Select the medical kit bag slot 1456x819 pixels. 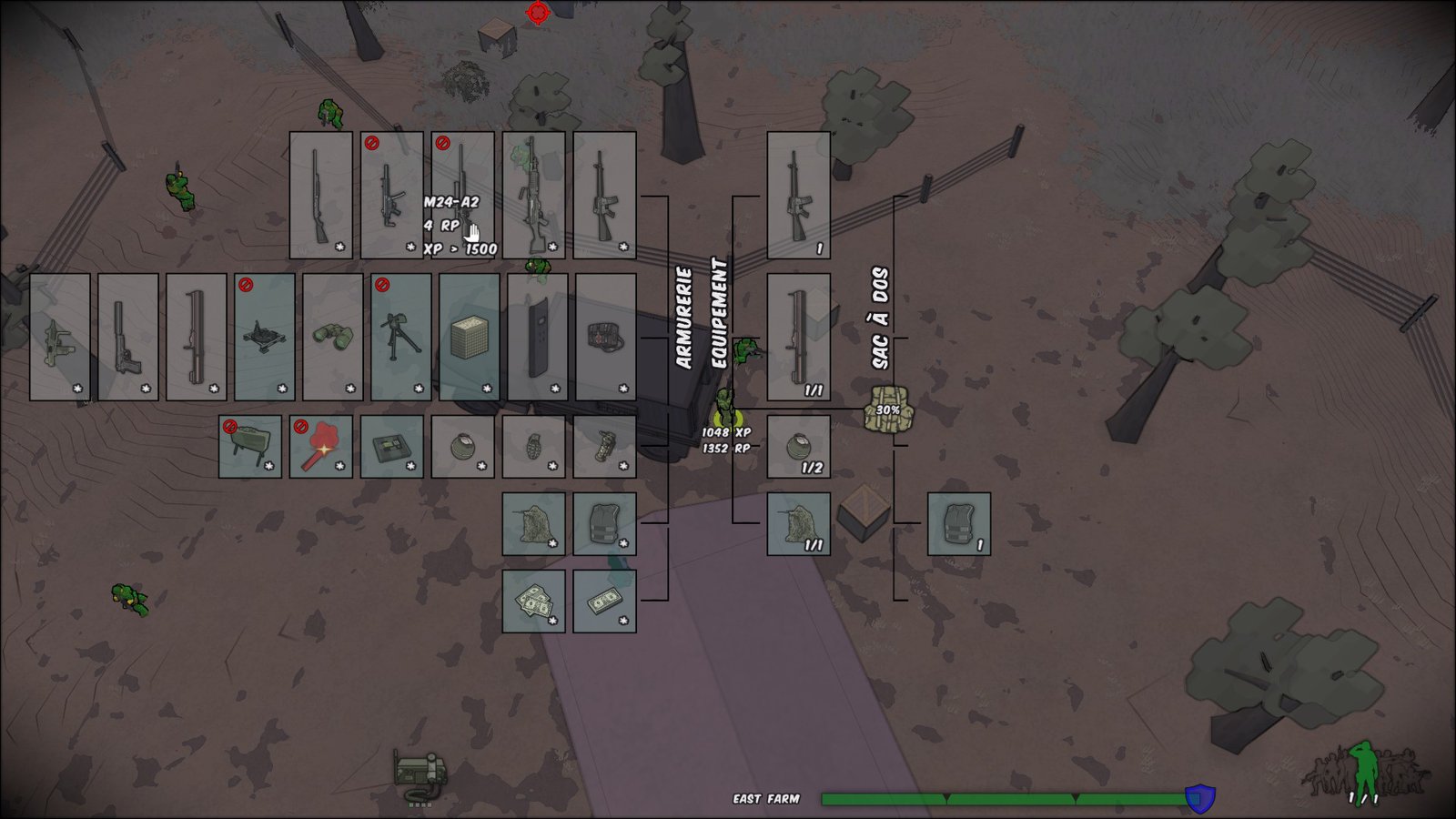605,337
